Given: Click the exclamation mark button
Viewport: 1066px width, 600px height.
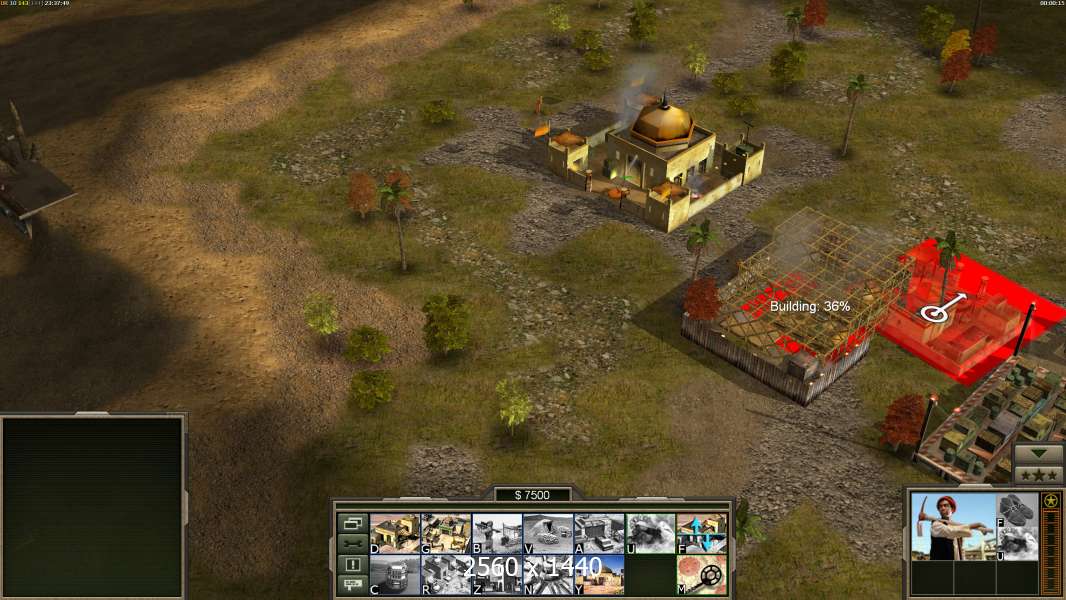Looking at the screenshot, I should click(x=352, y=564).
